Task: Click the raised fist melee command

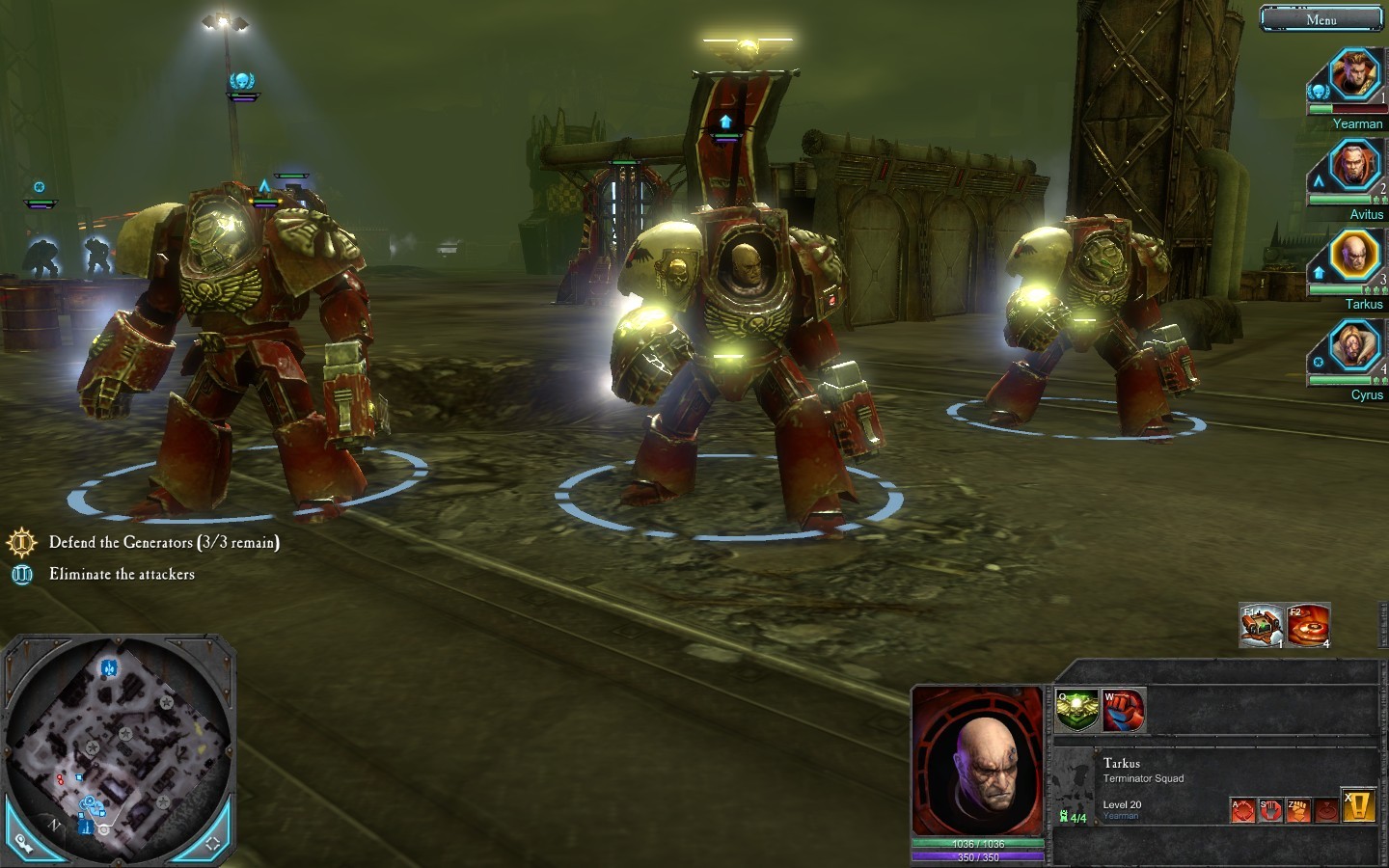Action: (x=1298, y=809)
